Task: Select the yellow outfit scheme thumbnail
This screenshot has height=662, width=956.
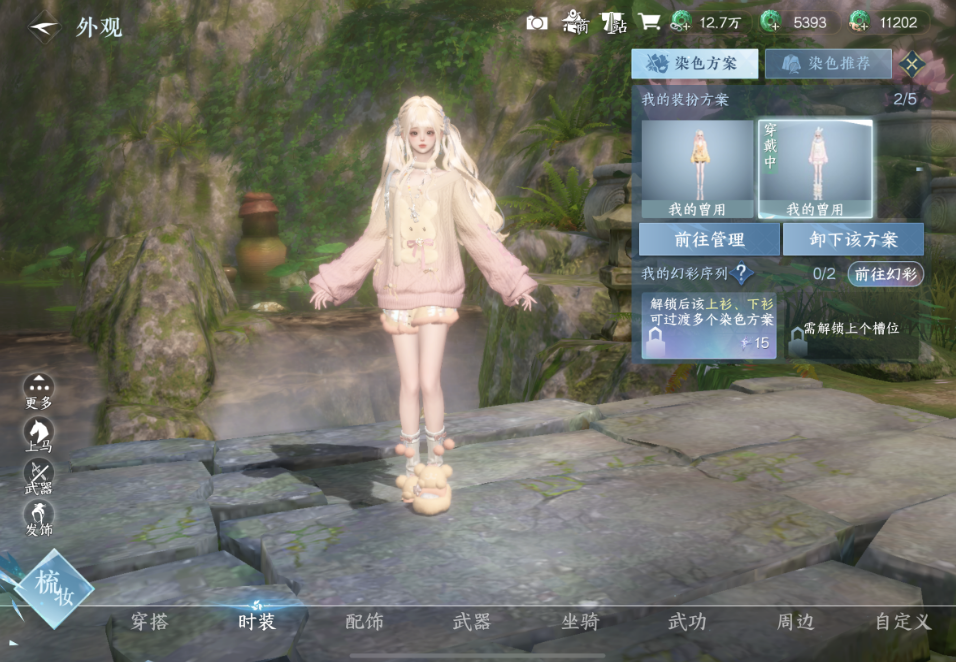Action: coord(697,168)
